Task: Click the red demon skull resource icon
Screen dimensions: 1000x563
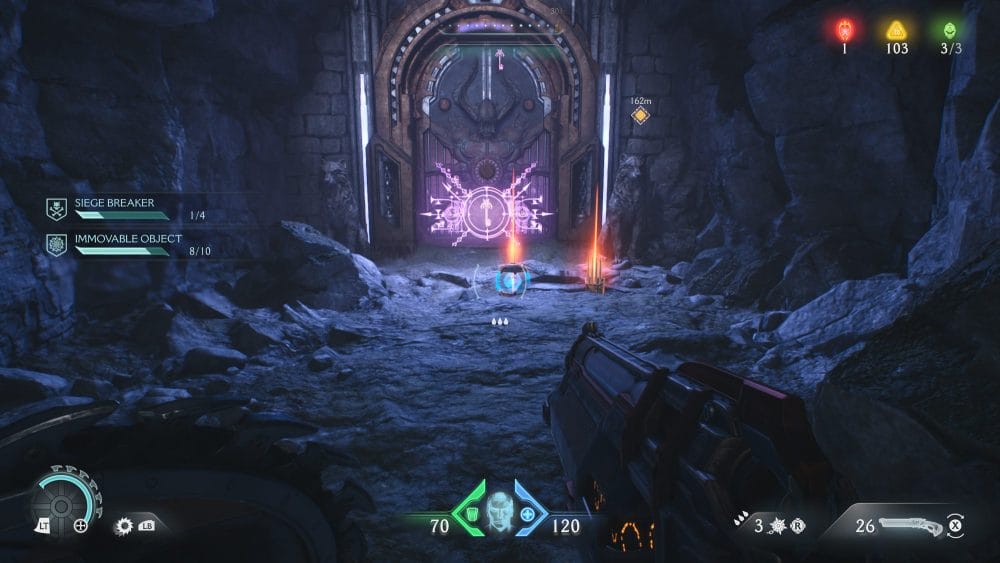Action: click(x=843, y=30)
